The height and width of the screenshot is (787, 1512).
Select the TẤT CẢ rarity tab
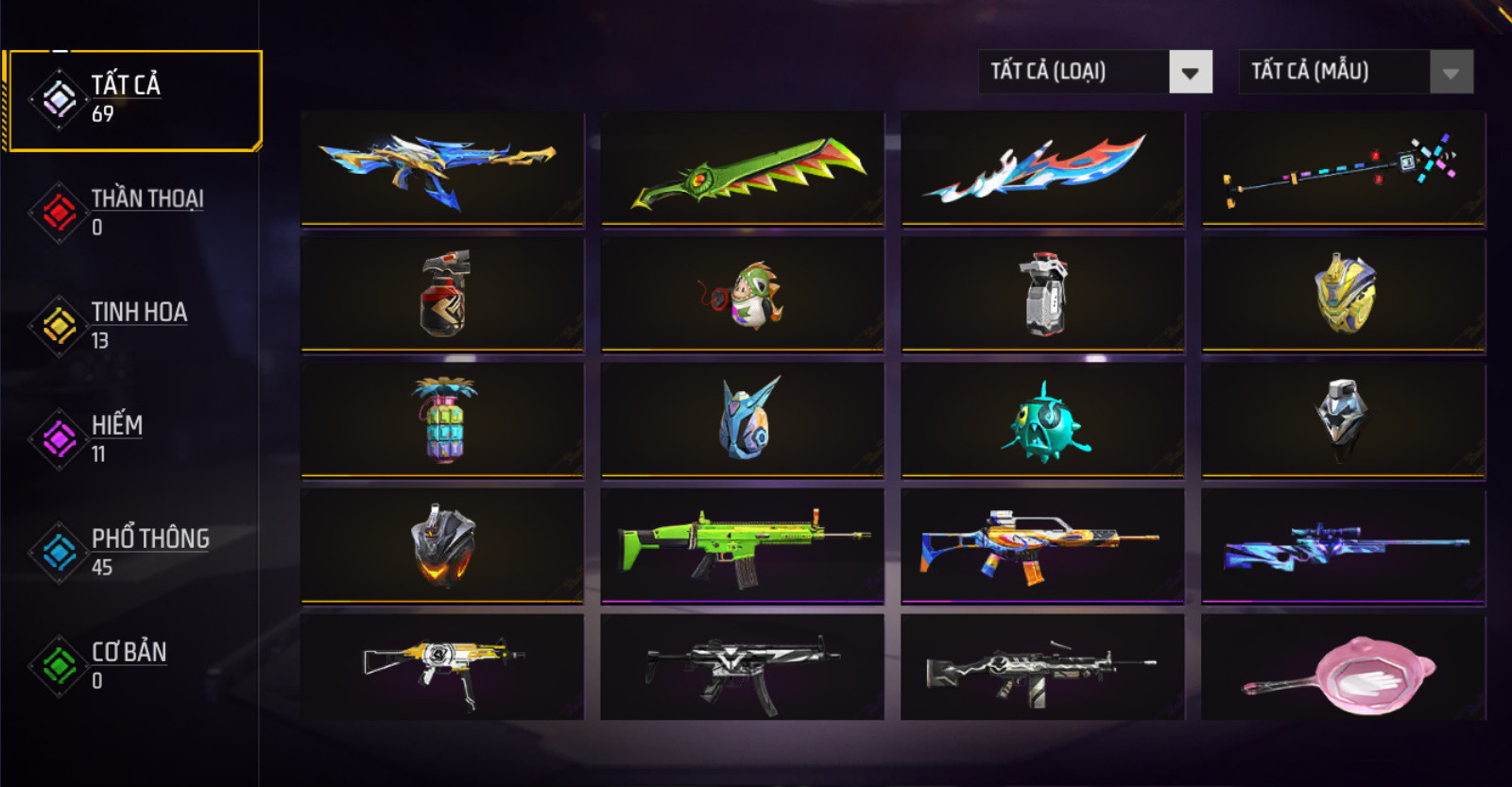pyautogui.click(x=132, y=99)
